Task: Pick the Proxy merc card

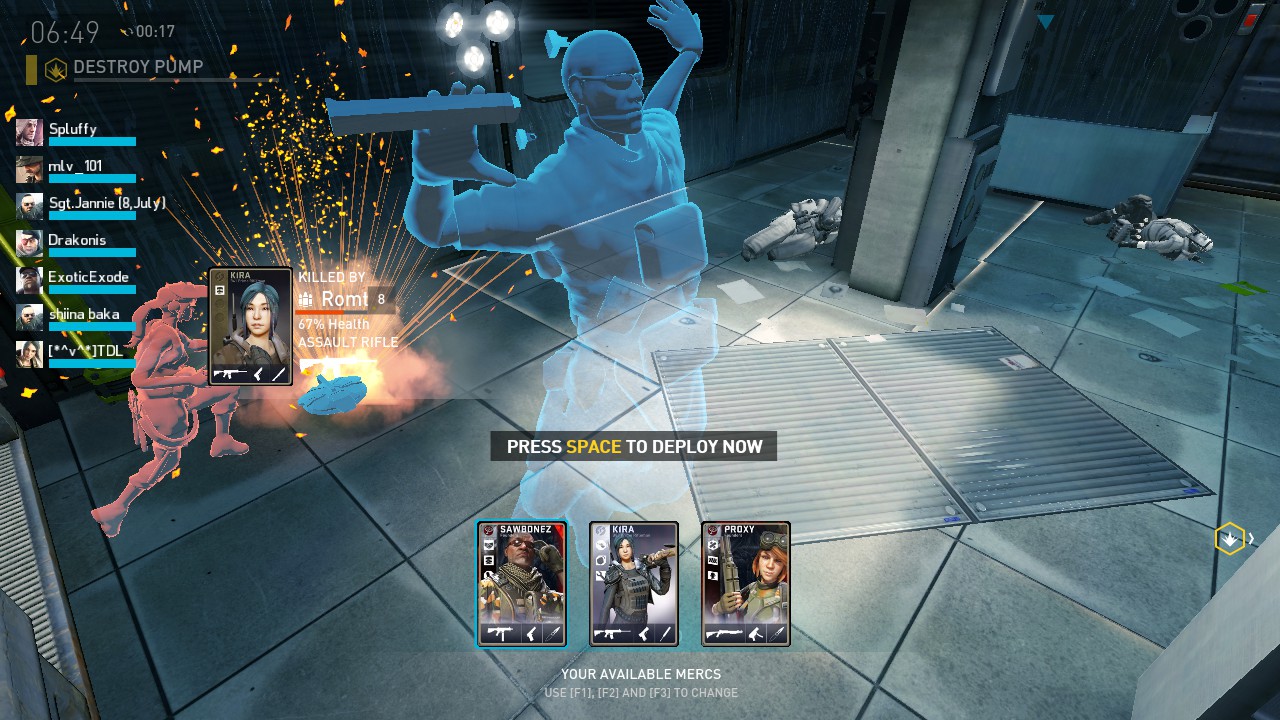Action: 746,584
